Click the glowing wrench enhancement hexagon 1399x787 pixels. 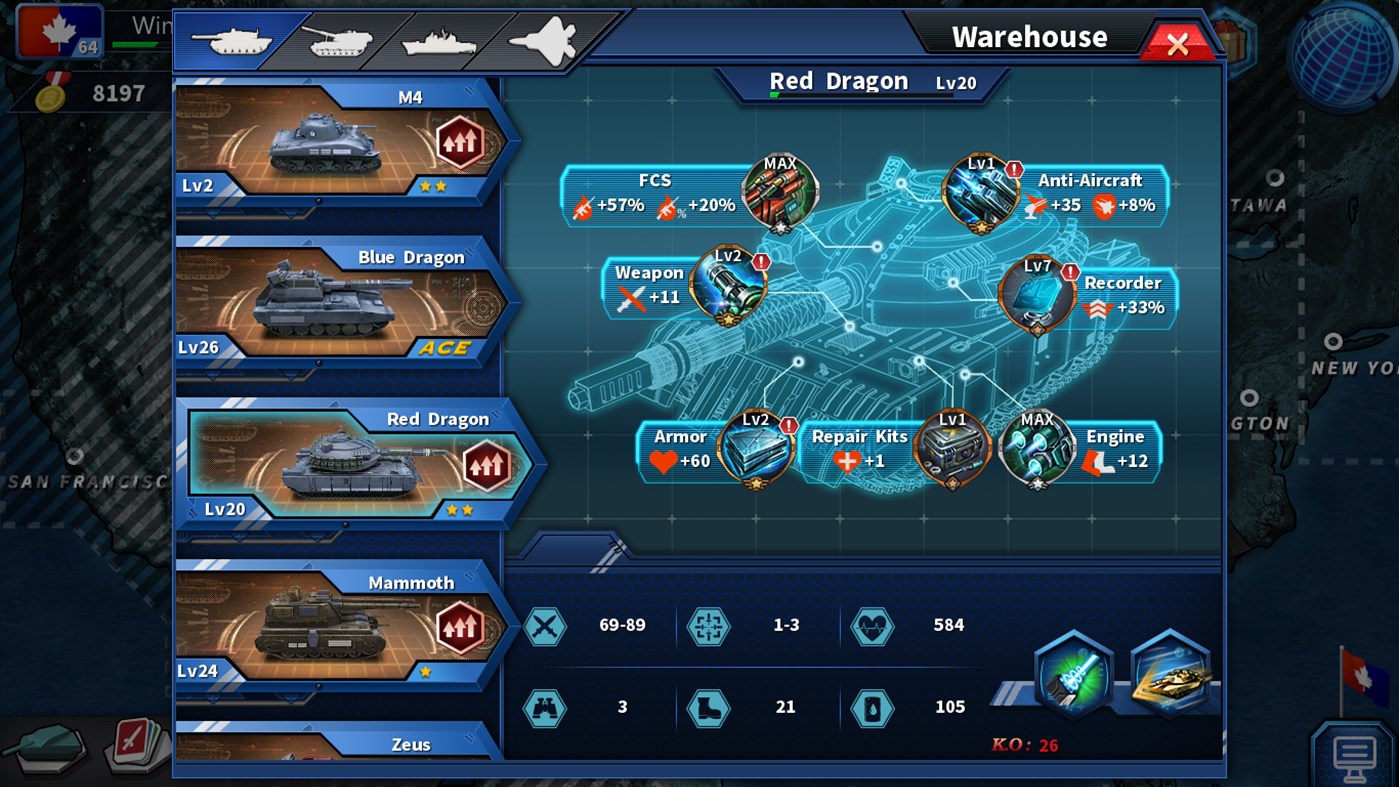[1073, 672]
